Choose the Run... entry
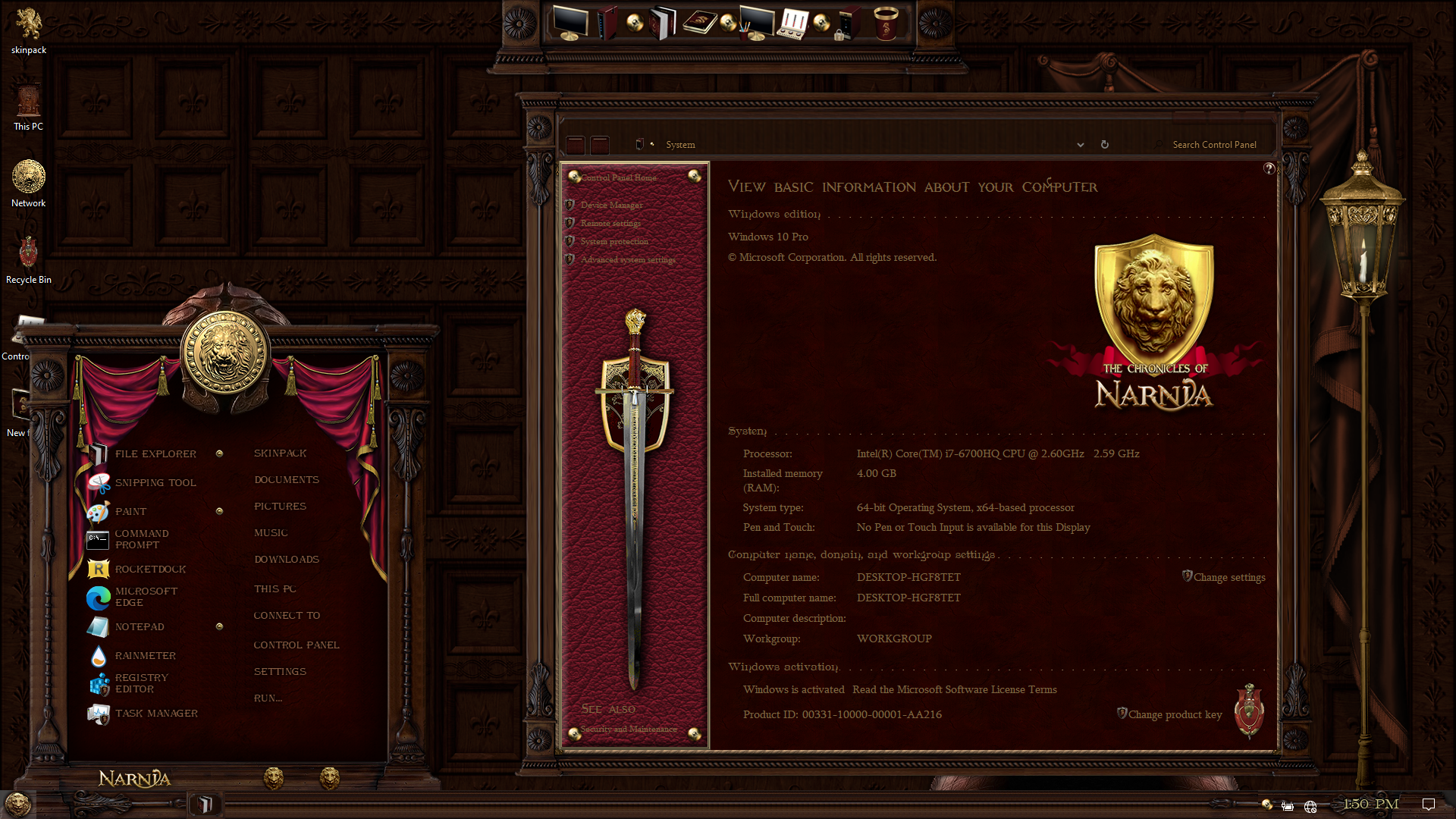The image size is (1456, 819). 268,698
